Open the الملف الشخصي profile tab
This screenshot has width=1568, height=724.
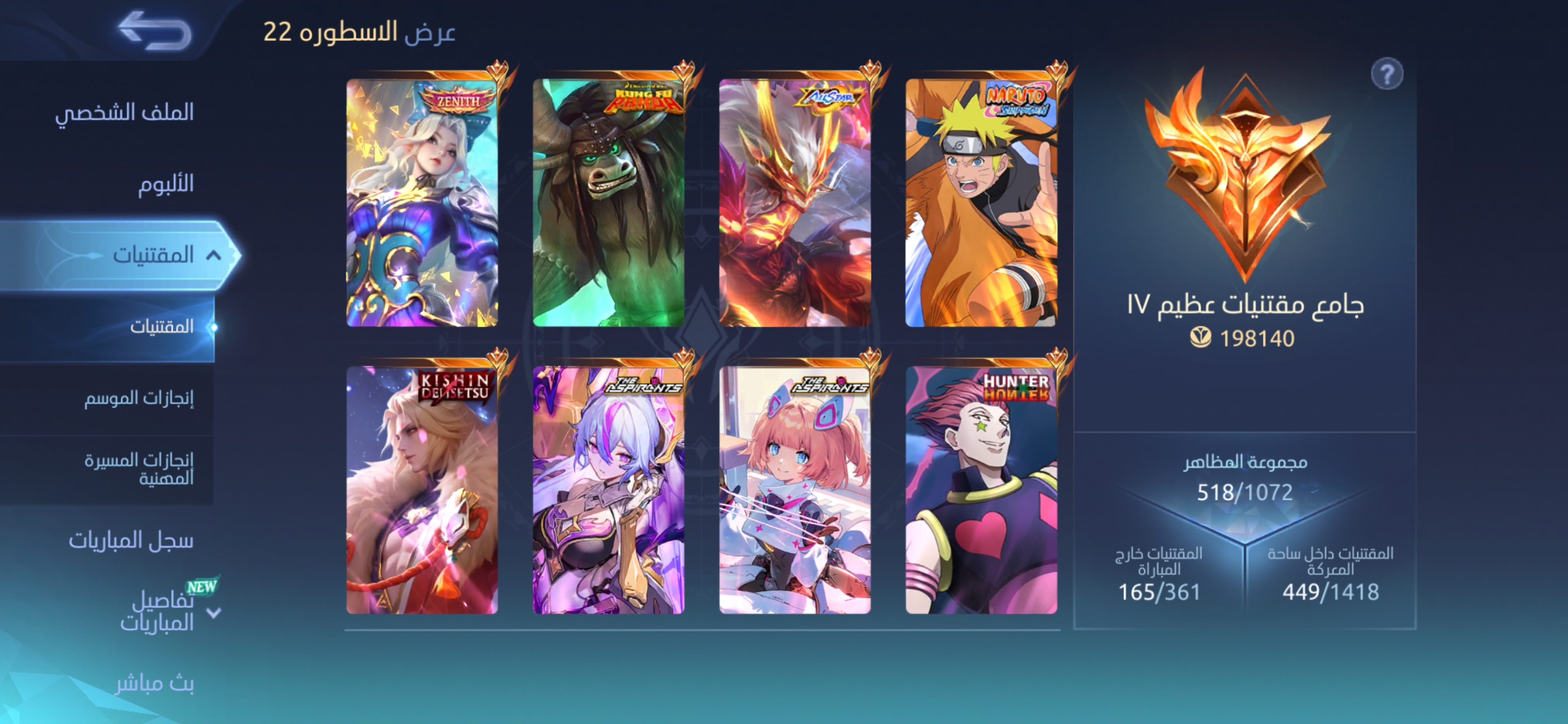[x=124, y=113]
